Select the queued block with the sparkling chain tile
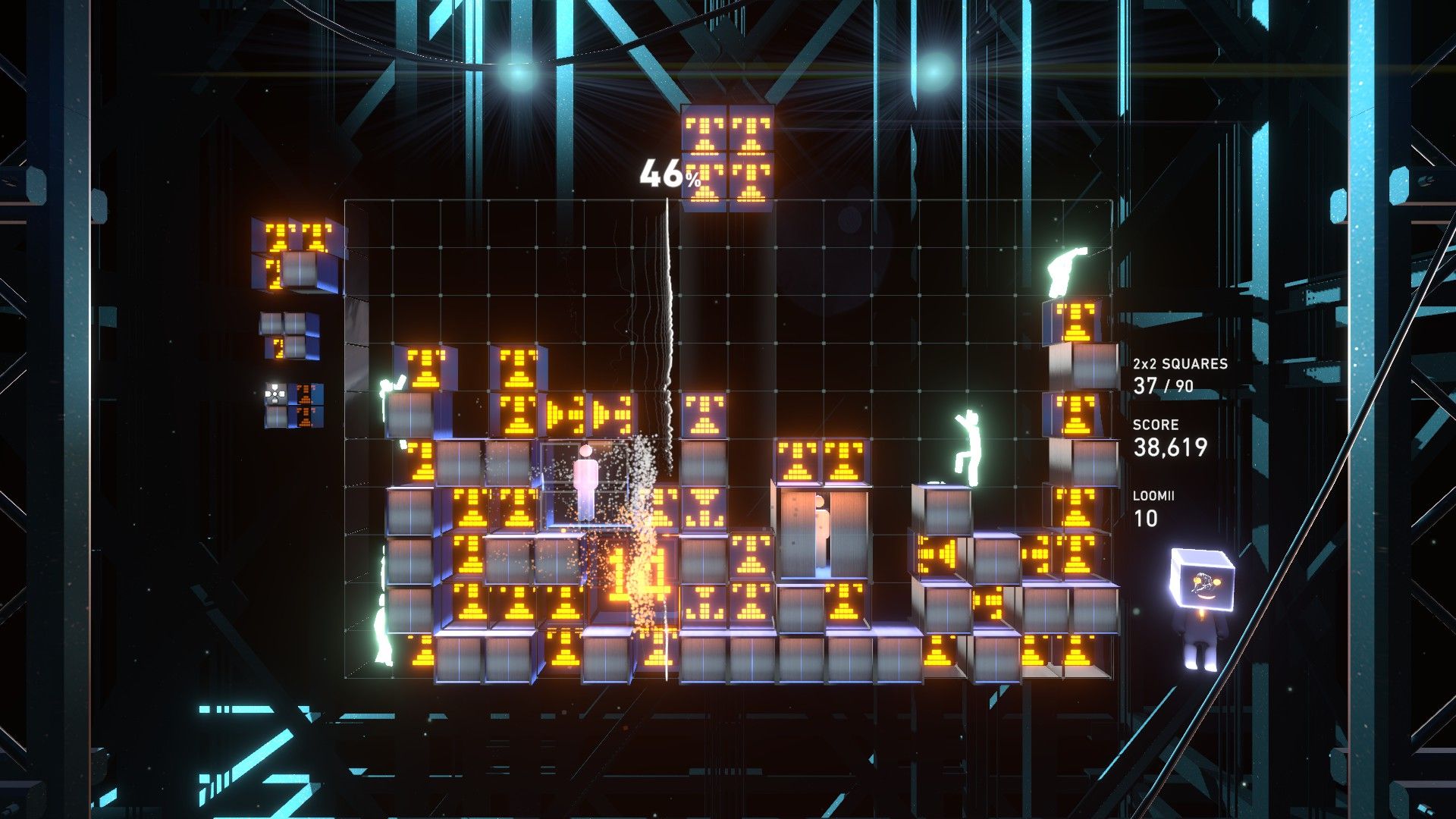1456x819 pixels. click(x=293, y=405)
